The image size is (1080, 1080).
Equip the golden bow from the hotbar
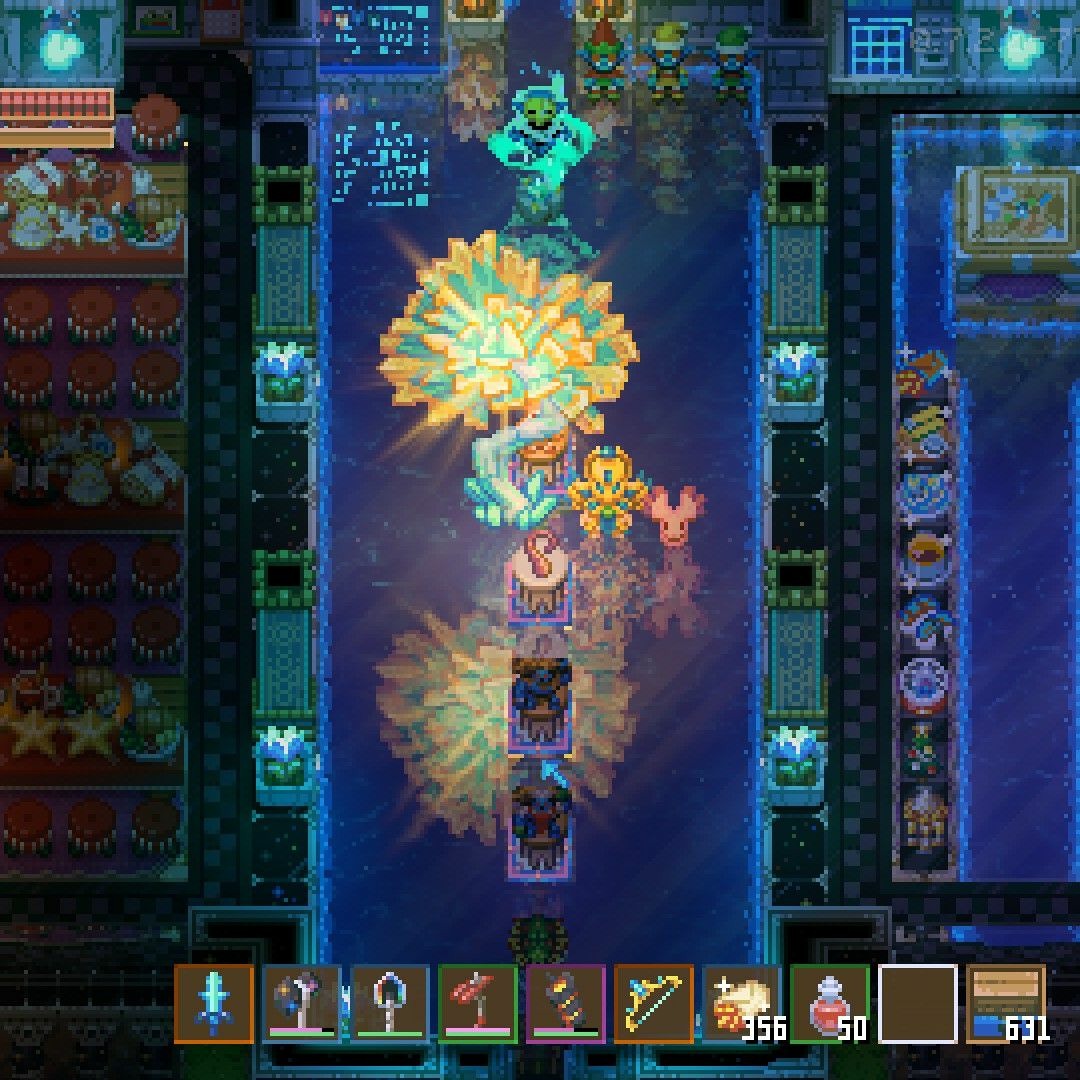coord(653,1003)
